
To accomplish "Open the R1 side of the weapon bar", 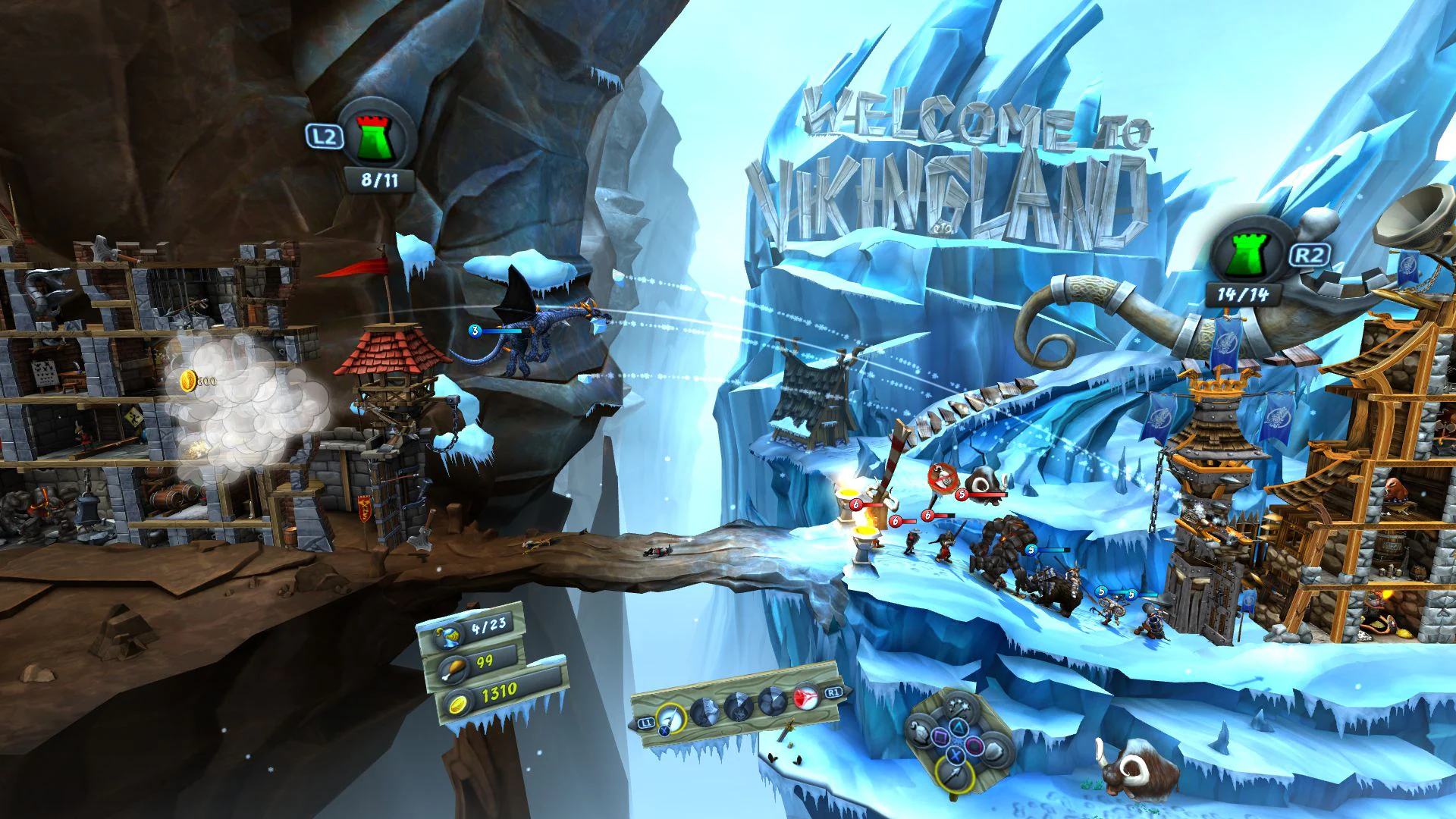I will (x=833, y=692).
